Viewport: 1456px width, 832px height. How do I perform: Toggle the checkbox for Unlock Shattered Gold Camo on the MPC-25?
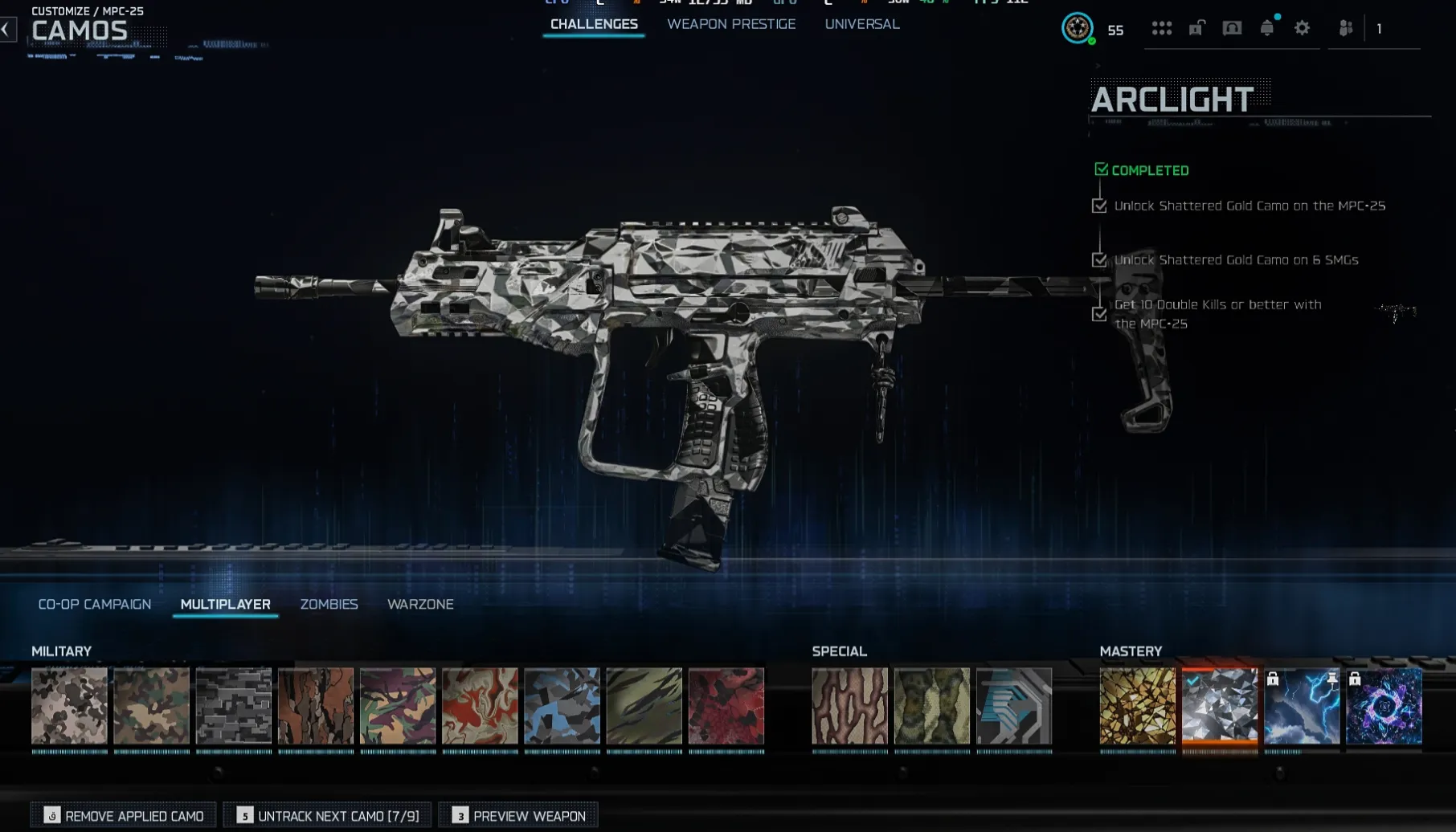click(x=1099, y=206)
